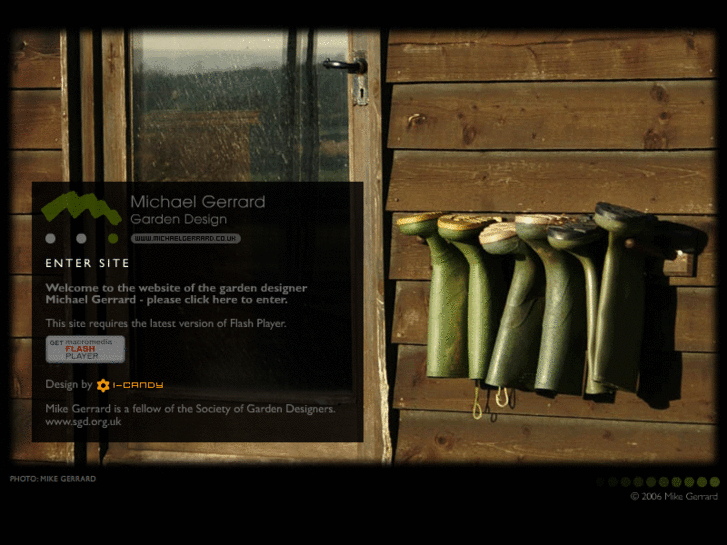This screenshot has width=727, height=545.
Task: Follow the 'please click here to enter' welcome link
Action: pos(176,294)
